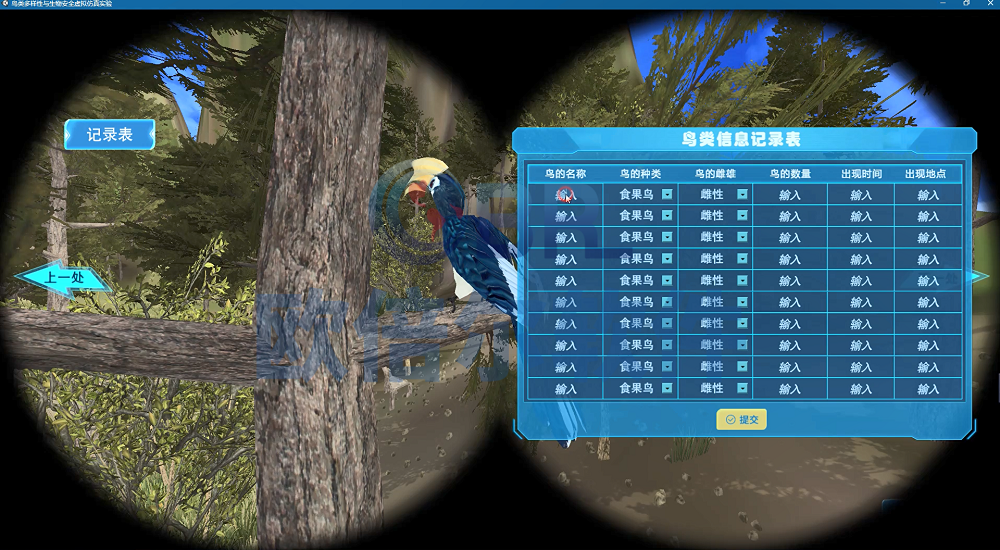Select the last row's 出现地点 input cell

[928, 389]
